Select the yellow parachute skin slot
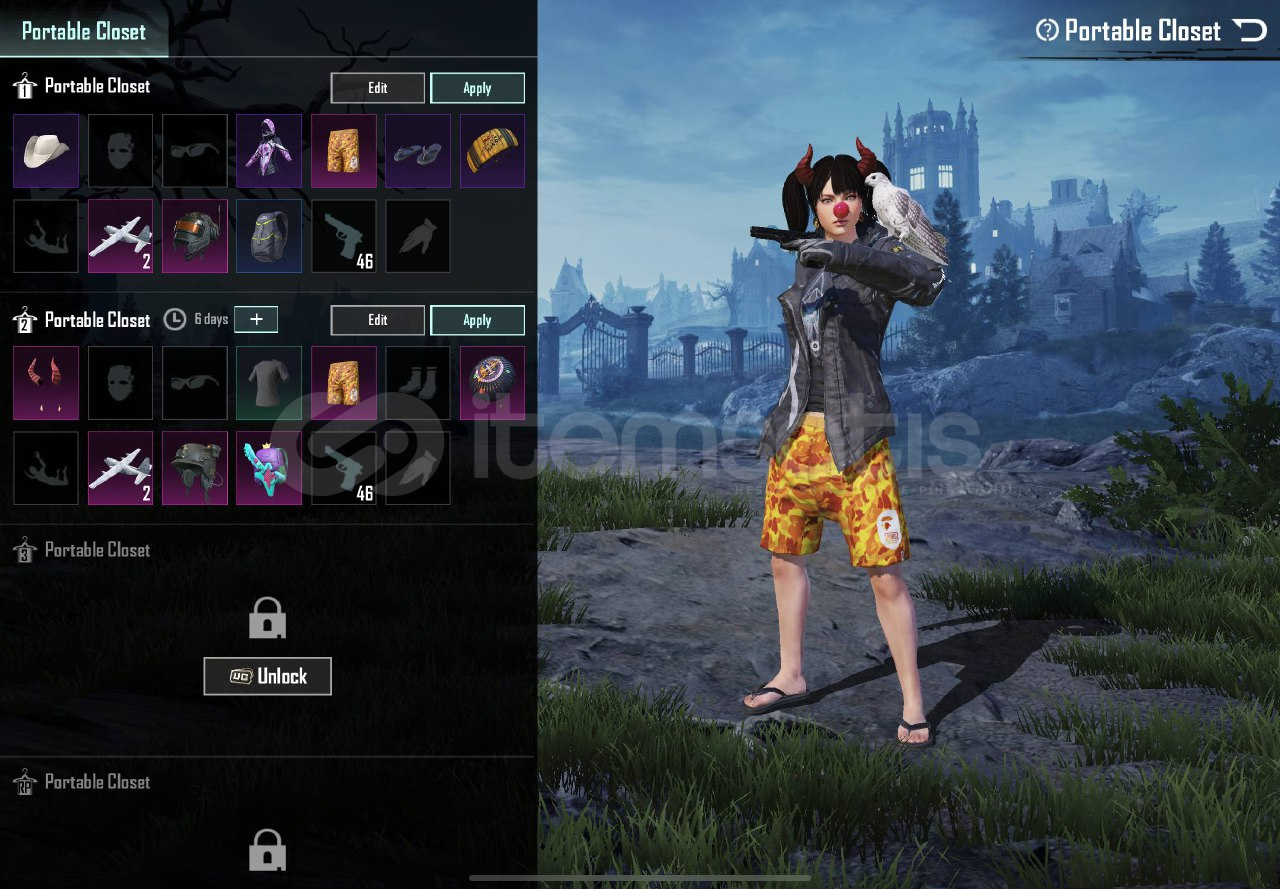1280x889 pixels. [492, 151]
